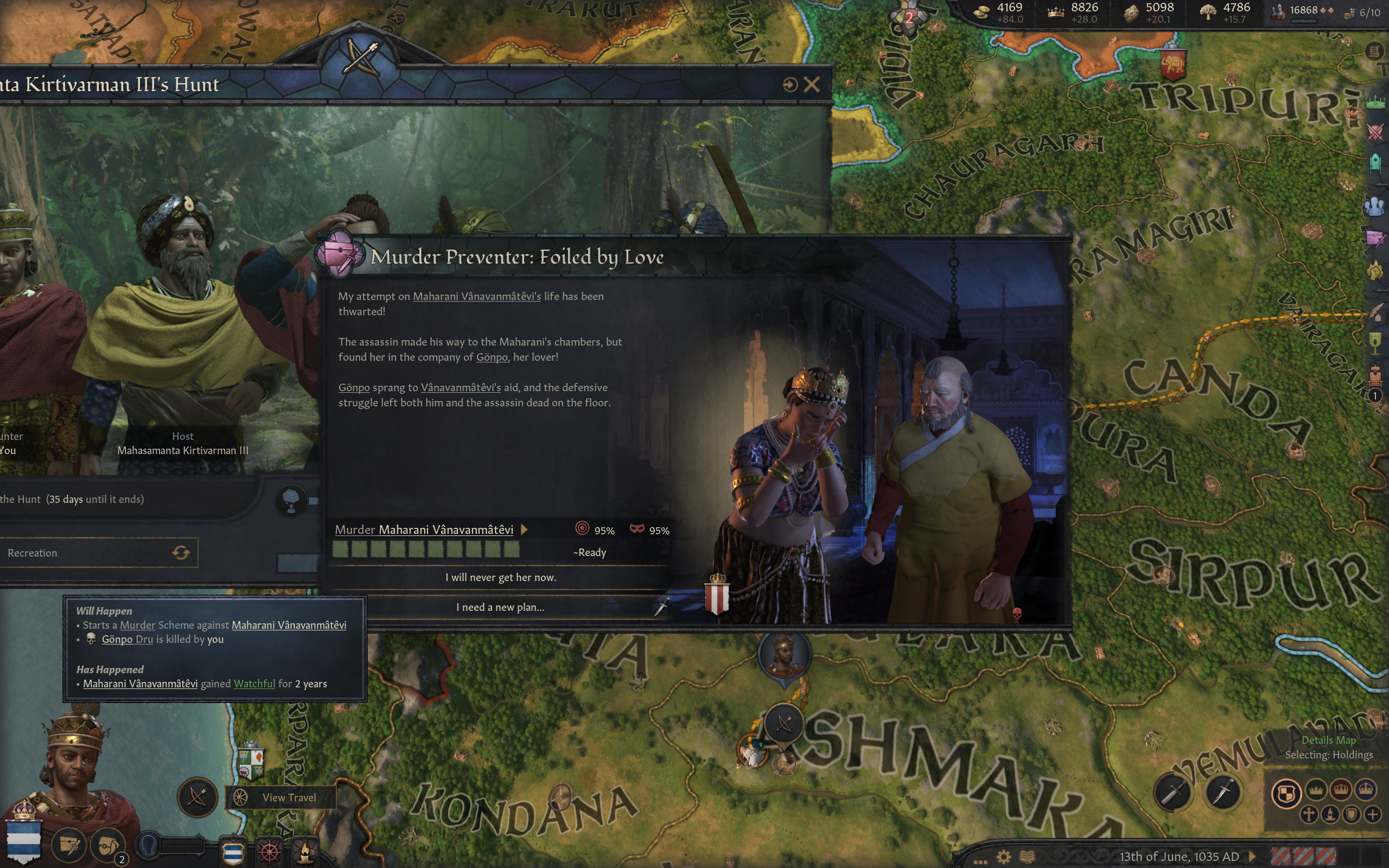
Task: Resume game with the play arrow
Action: [x=1252, y=857]
